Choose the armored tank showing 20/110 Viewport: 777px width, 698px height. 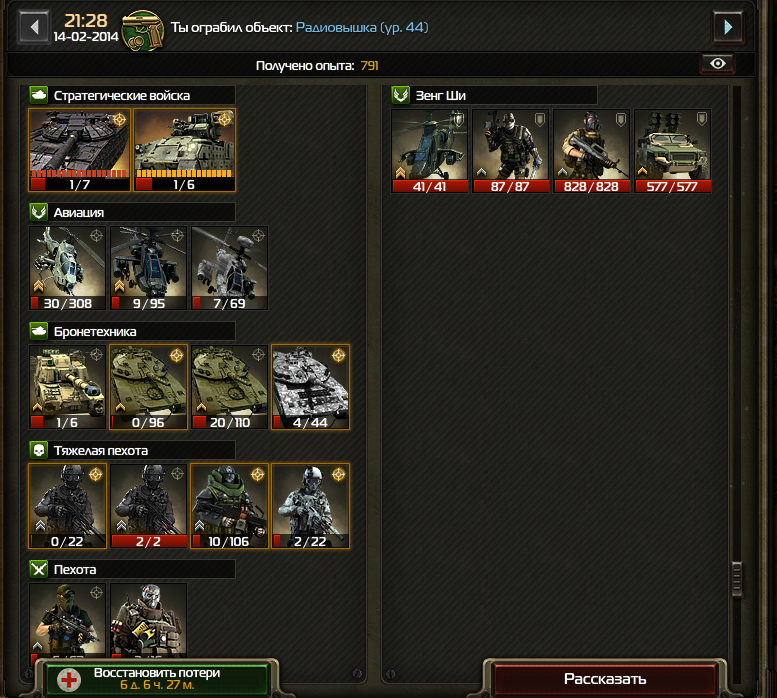pos(229,386)
